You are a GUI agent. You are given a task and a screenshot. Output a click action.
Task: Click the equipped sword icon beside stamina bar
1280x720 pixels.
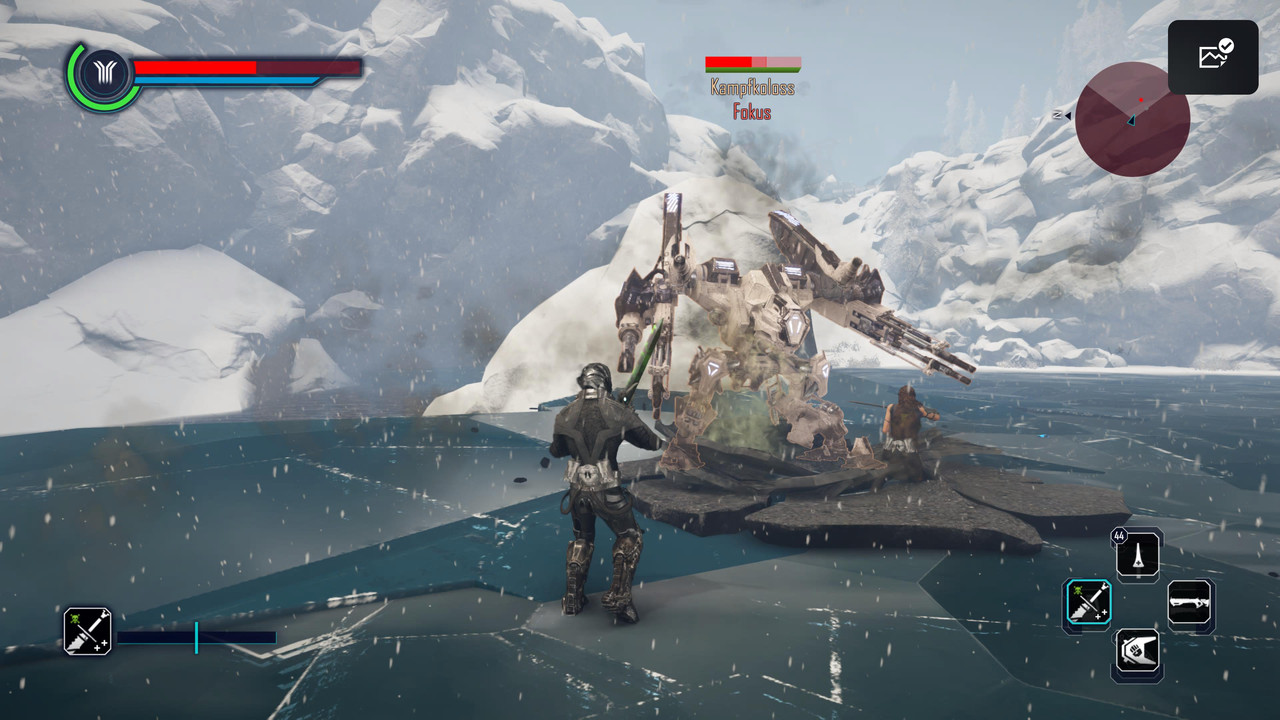click(x=88, y=631)
